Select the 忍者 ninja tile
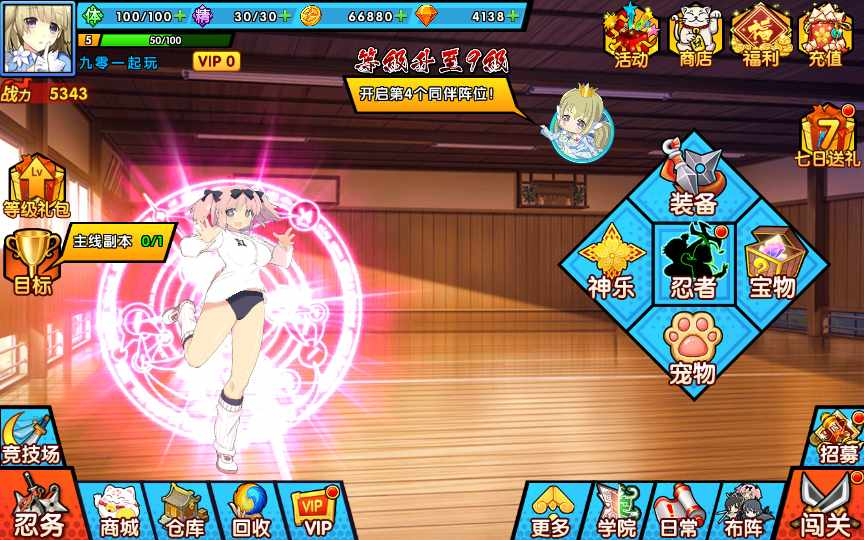This screenshot has height=540, width=864. click(693, 263)
